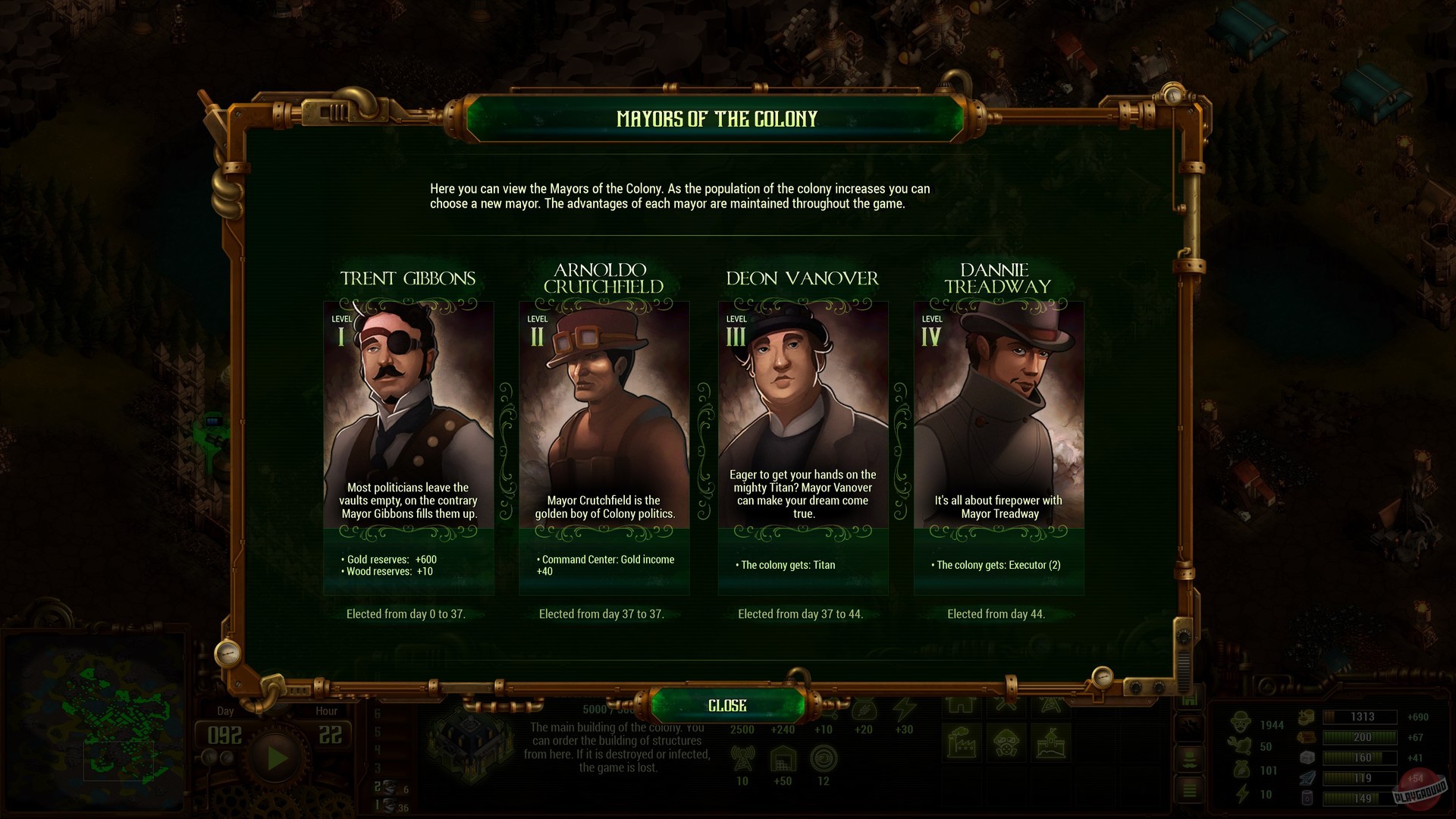Click the house construction category icon

(x=962, y=707)
